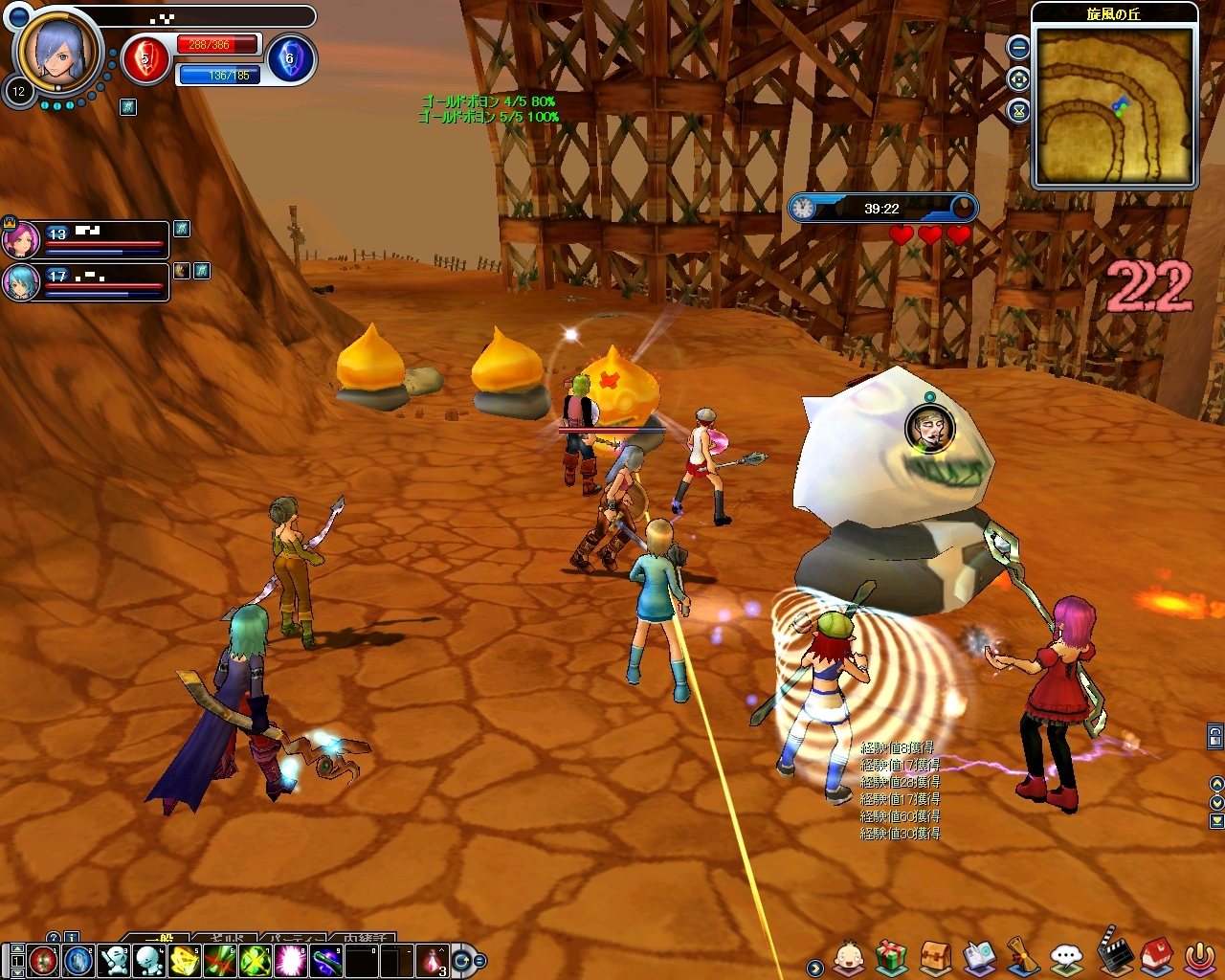Viewport: 1225px width, 980px height.
Task: Open the rolled scroll quest icon
Action: pos(1022,956)
